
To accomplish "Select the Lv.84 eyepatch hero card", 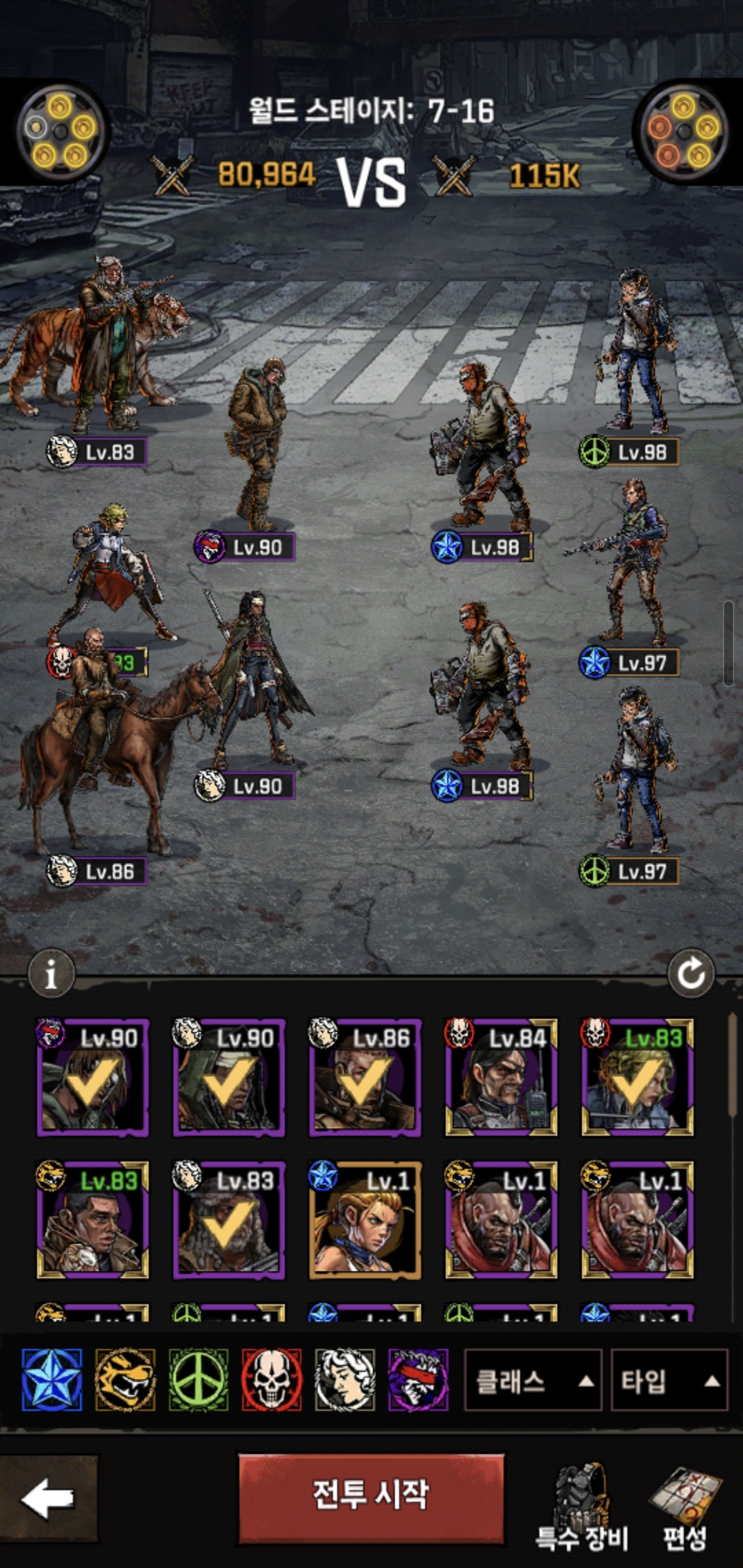I will coord(501,1078).
